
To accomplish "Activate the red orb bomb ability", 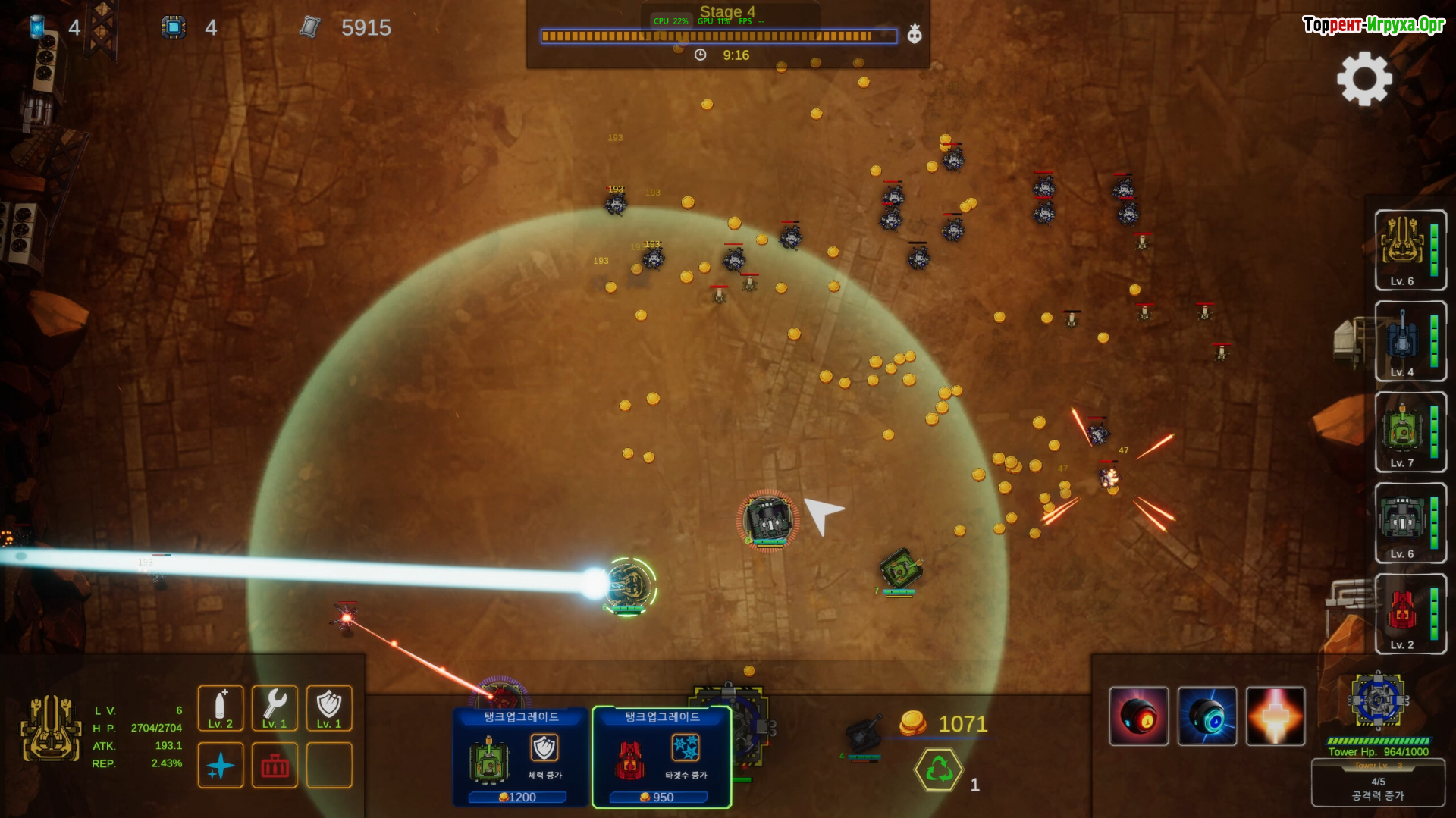I will pos(1138,716).
